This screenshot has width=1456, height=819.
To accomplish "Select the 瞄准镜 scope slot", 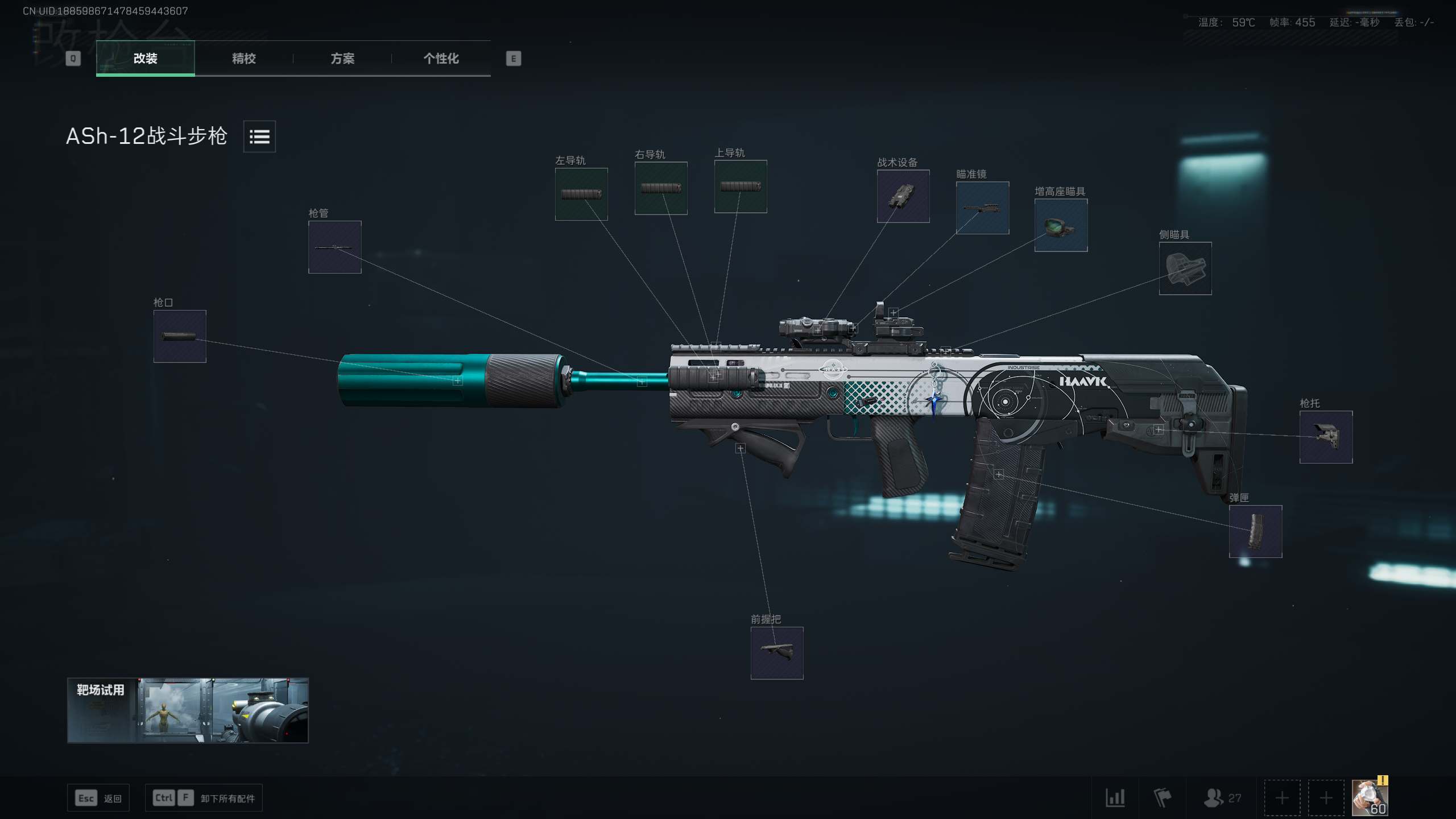I will point(982,208).
